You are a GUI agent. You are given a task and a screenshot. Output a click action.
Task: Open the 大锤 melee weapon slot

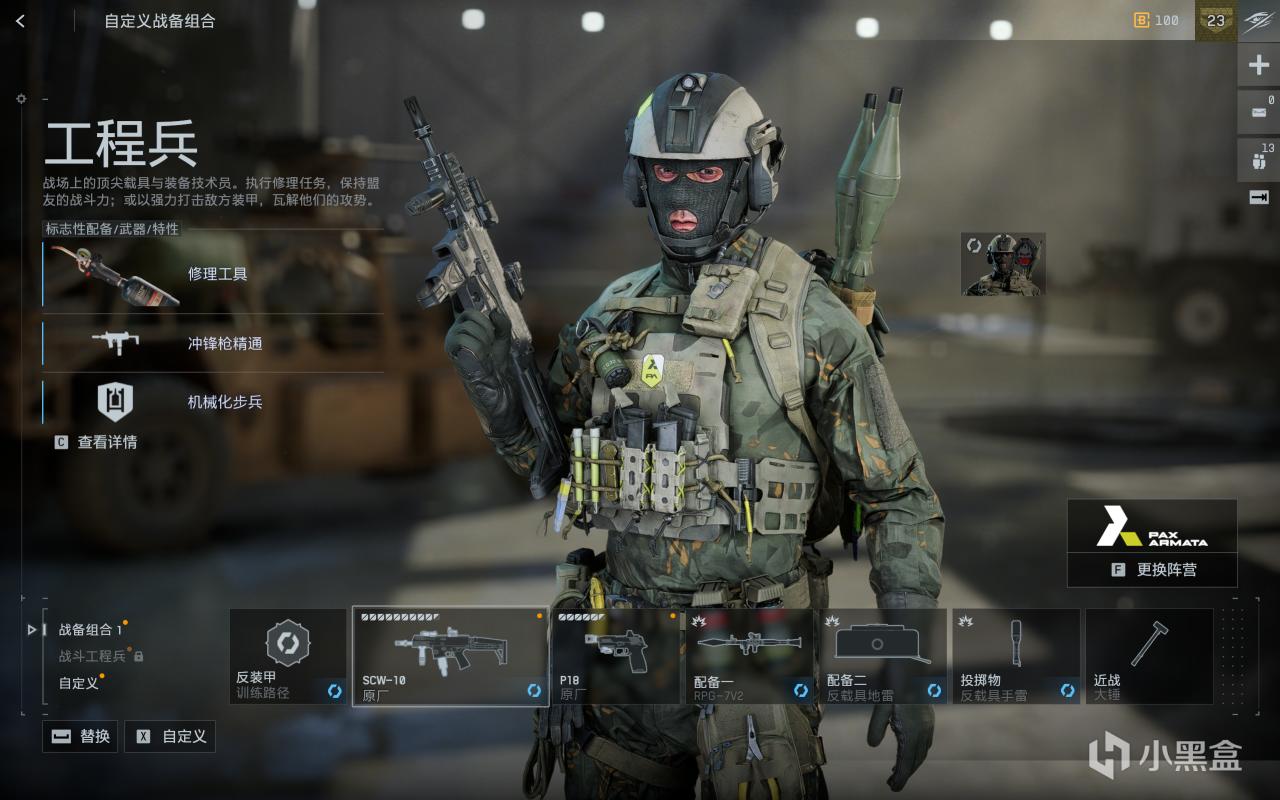(x=1149, y=656)
